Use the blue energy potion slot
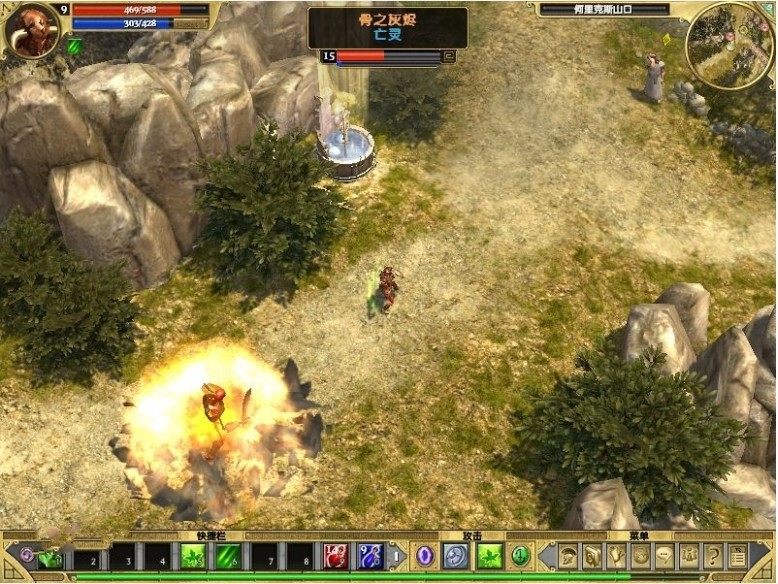This screenshot has height=584, width=778. pos(371,556)
